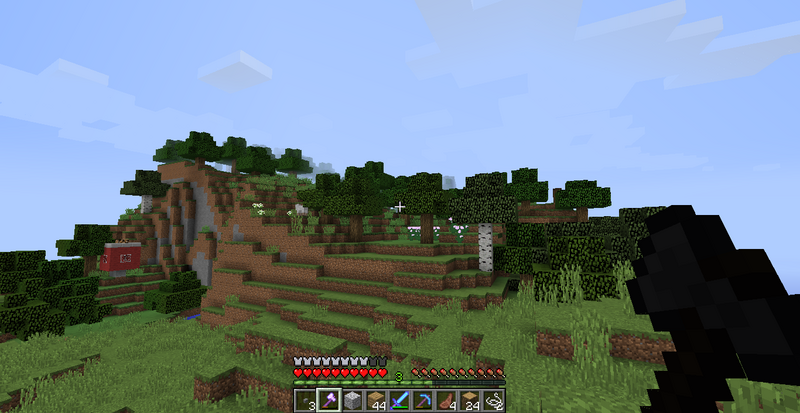Select the flint stack in the hotbar

click(305, 401)
